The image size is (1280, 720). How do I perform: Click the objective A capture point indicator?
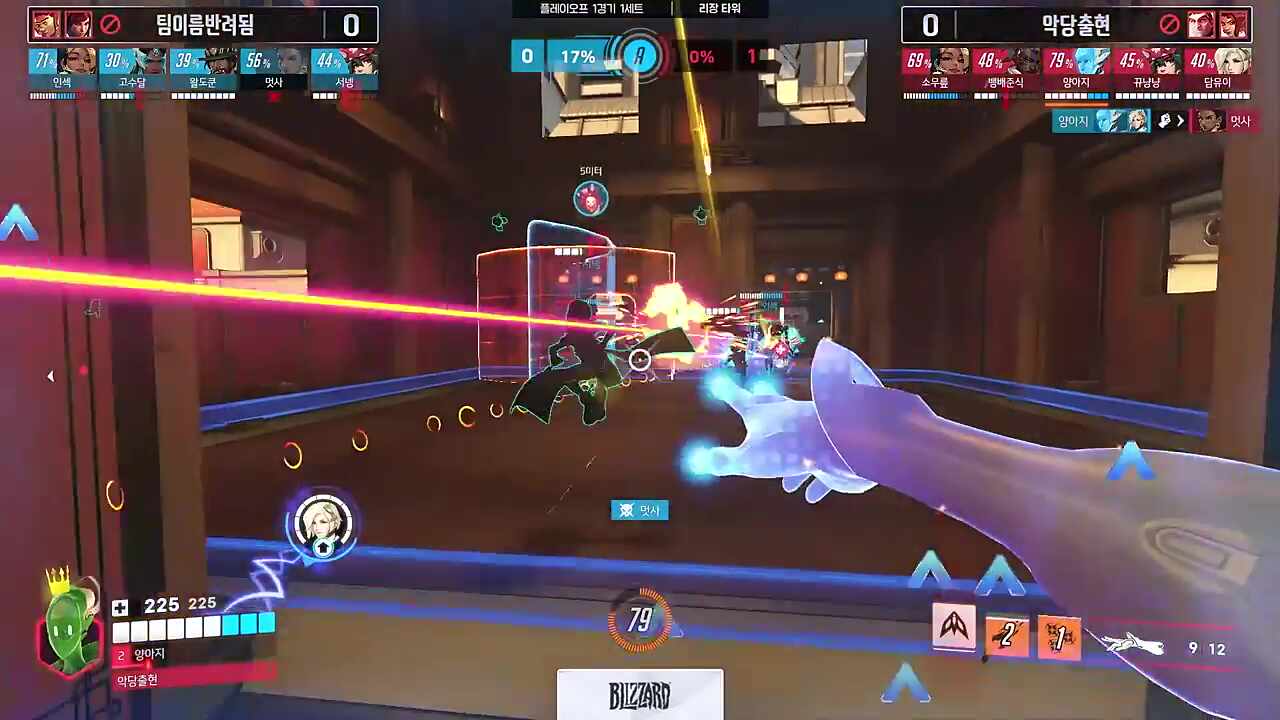click(640, 57)
